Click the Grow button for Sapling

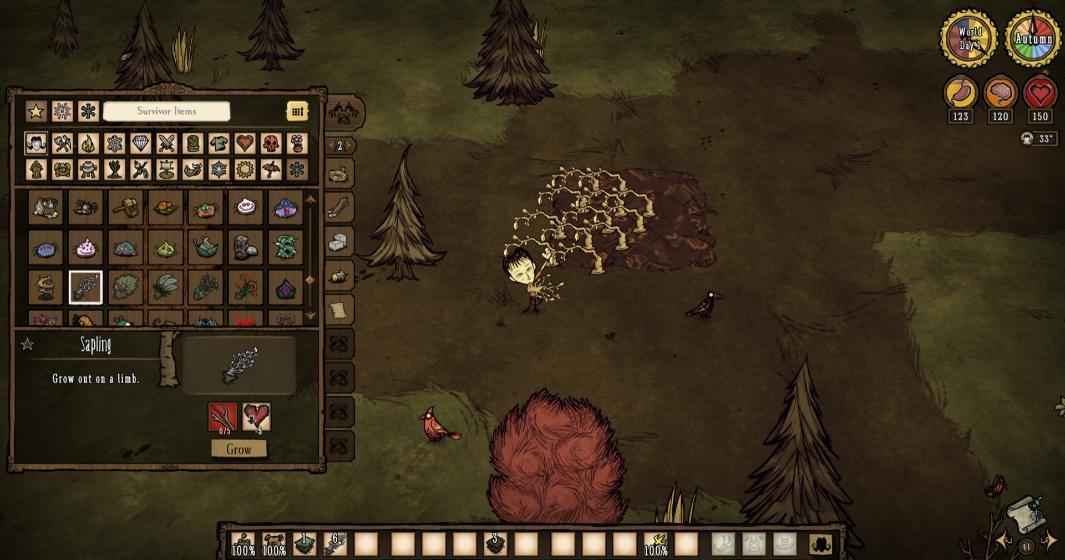tap(239, 449)
